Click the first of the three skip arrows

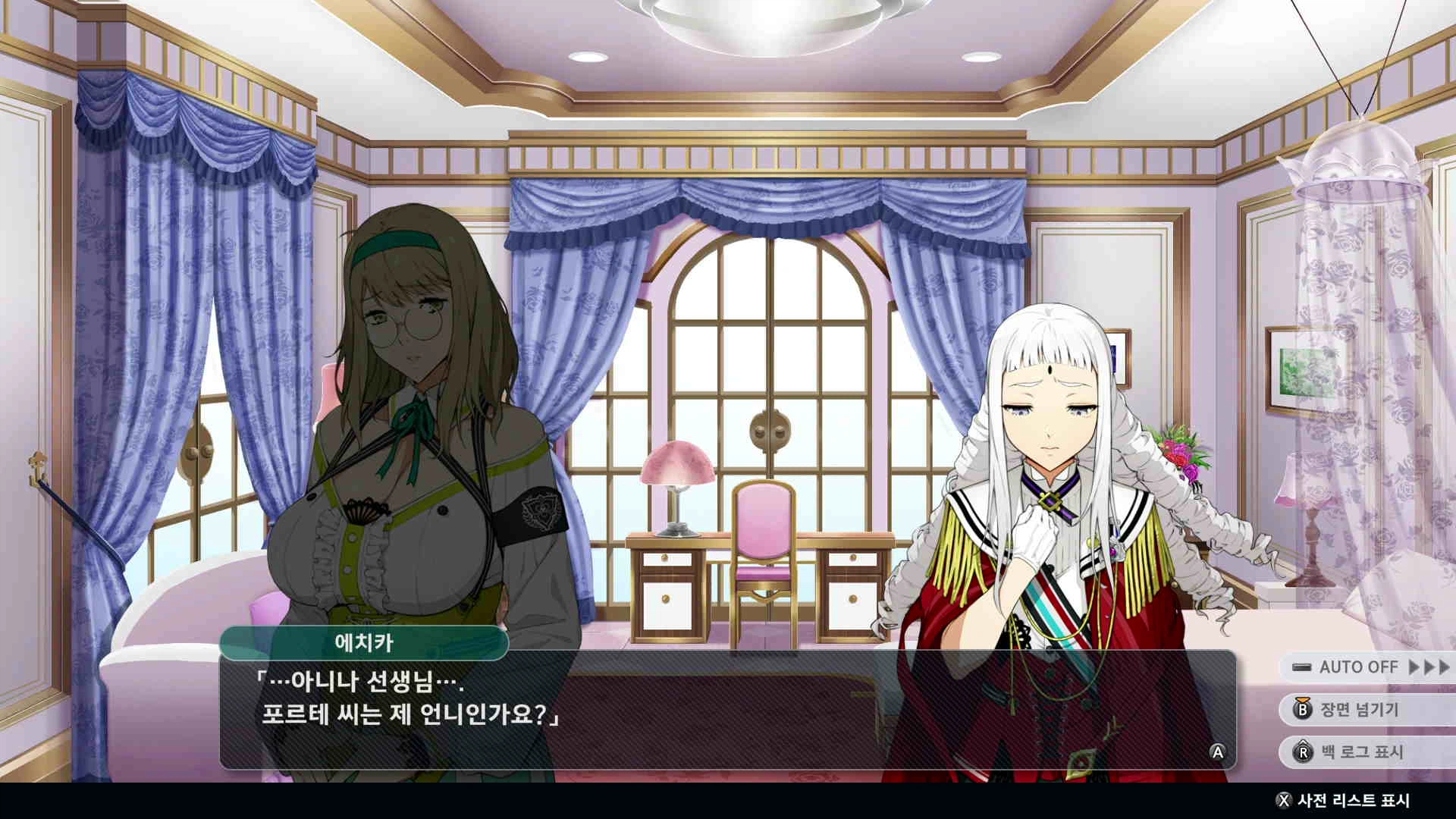click(x=1414, y=667)
